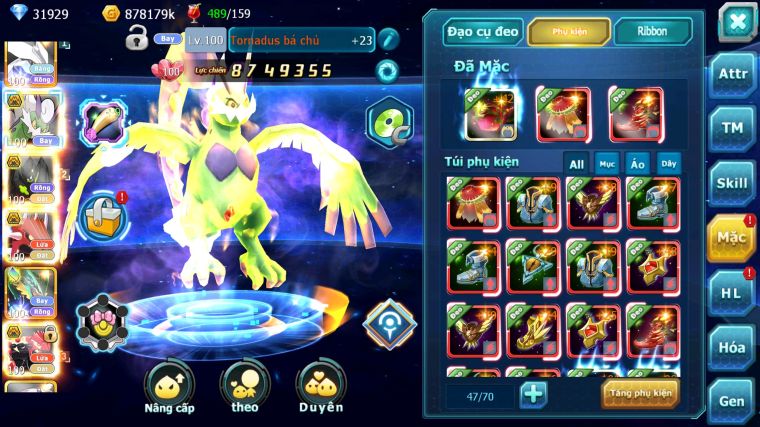Switch to the TM side tab
The height and width of the screenshot is (427, 760).
click(733, 128)
